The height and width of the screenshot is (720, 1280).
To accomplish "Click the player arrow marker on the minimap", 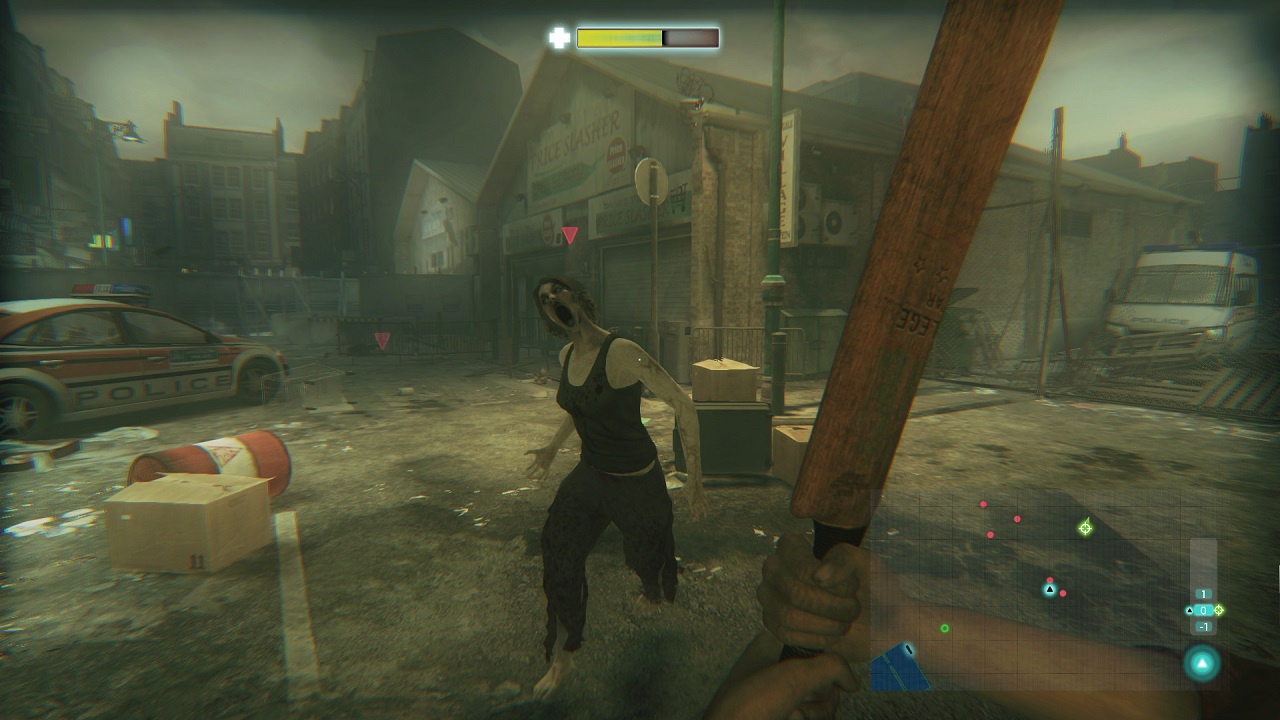I will pos(1050,589).
